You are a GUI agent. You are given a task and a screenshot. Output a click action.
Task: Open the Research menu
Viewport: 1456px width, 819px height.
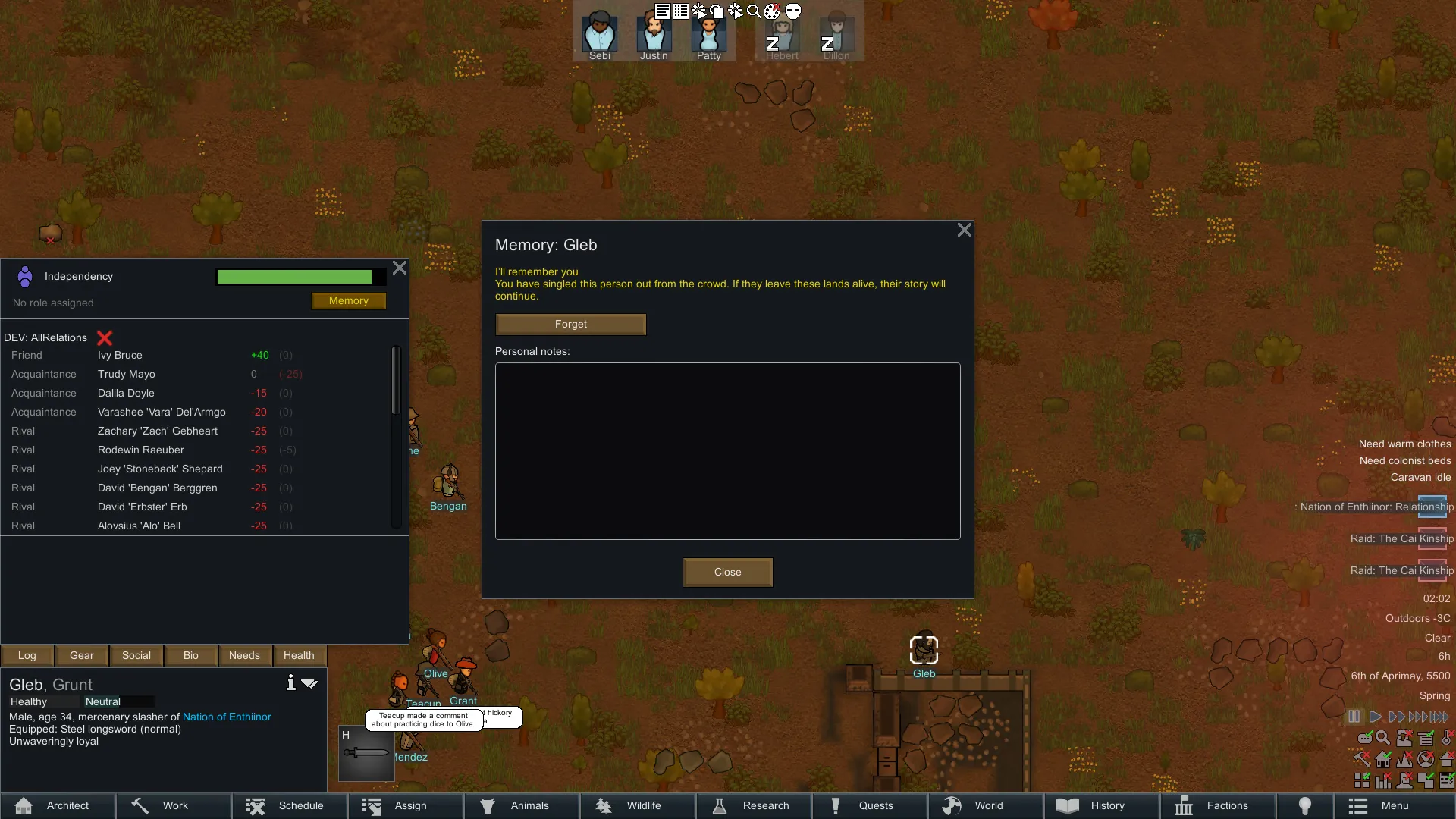[x=753, y=805]
